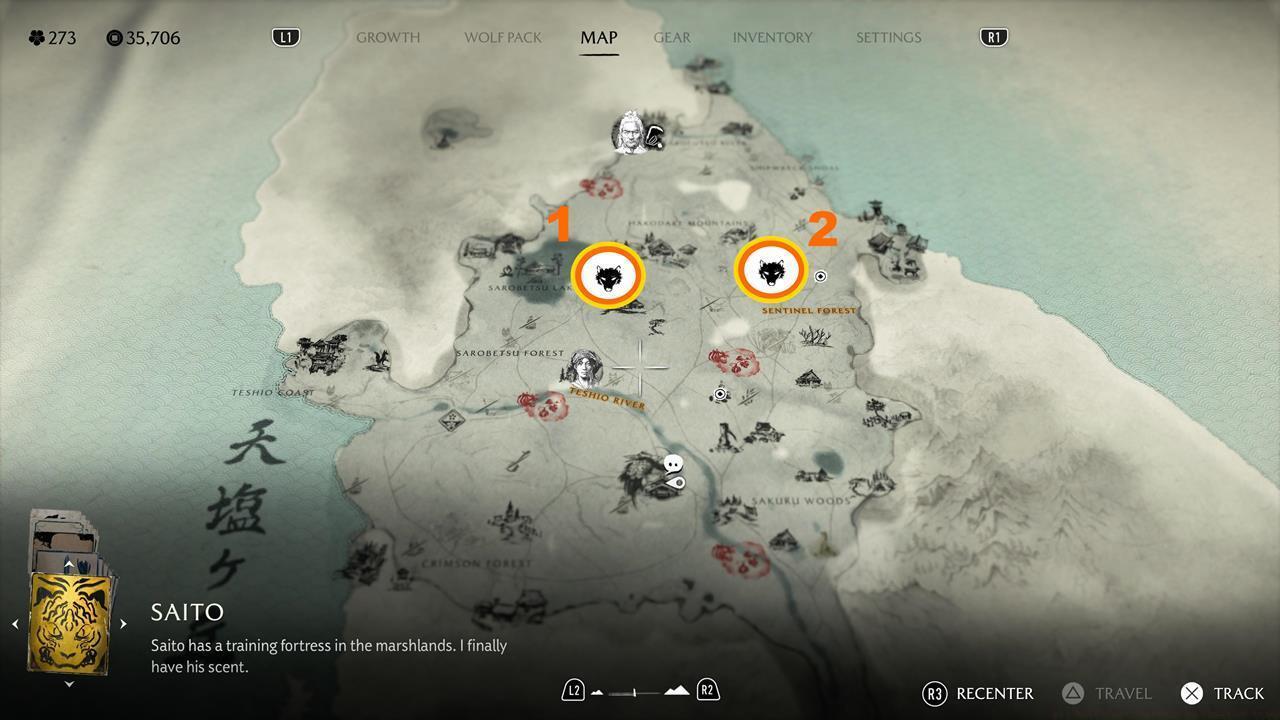Click the R1 shoulder button prompt

tap(992, 36)
